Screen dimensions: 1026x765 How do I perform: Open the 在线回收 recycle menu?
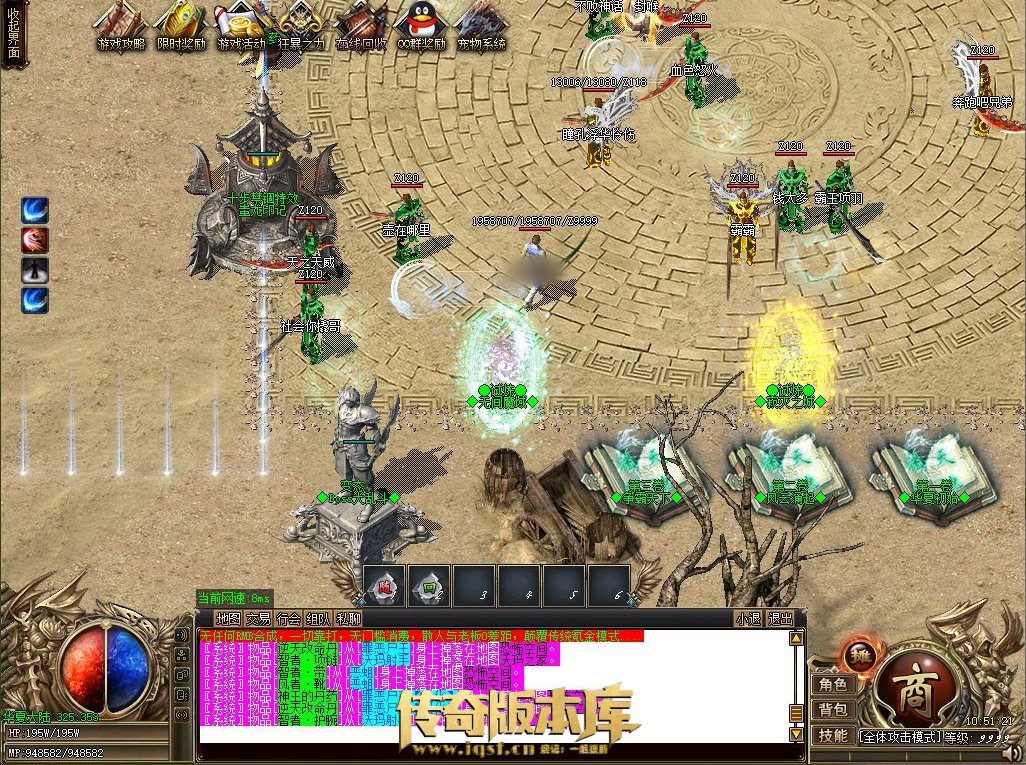click(x=361, y=26)
